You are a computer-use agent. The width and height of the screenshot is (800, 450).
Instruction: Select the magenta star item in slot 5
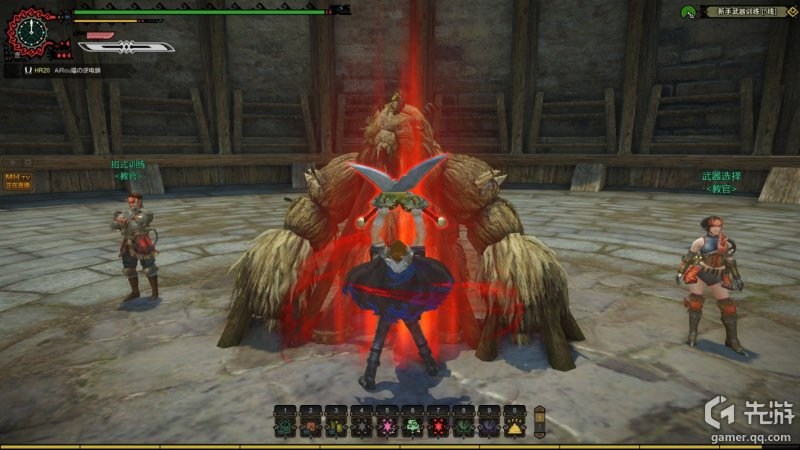coord(387,427)
